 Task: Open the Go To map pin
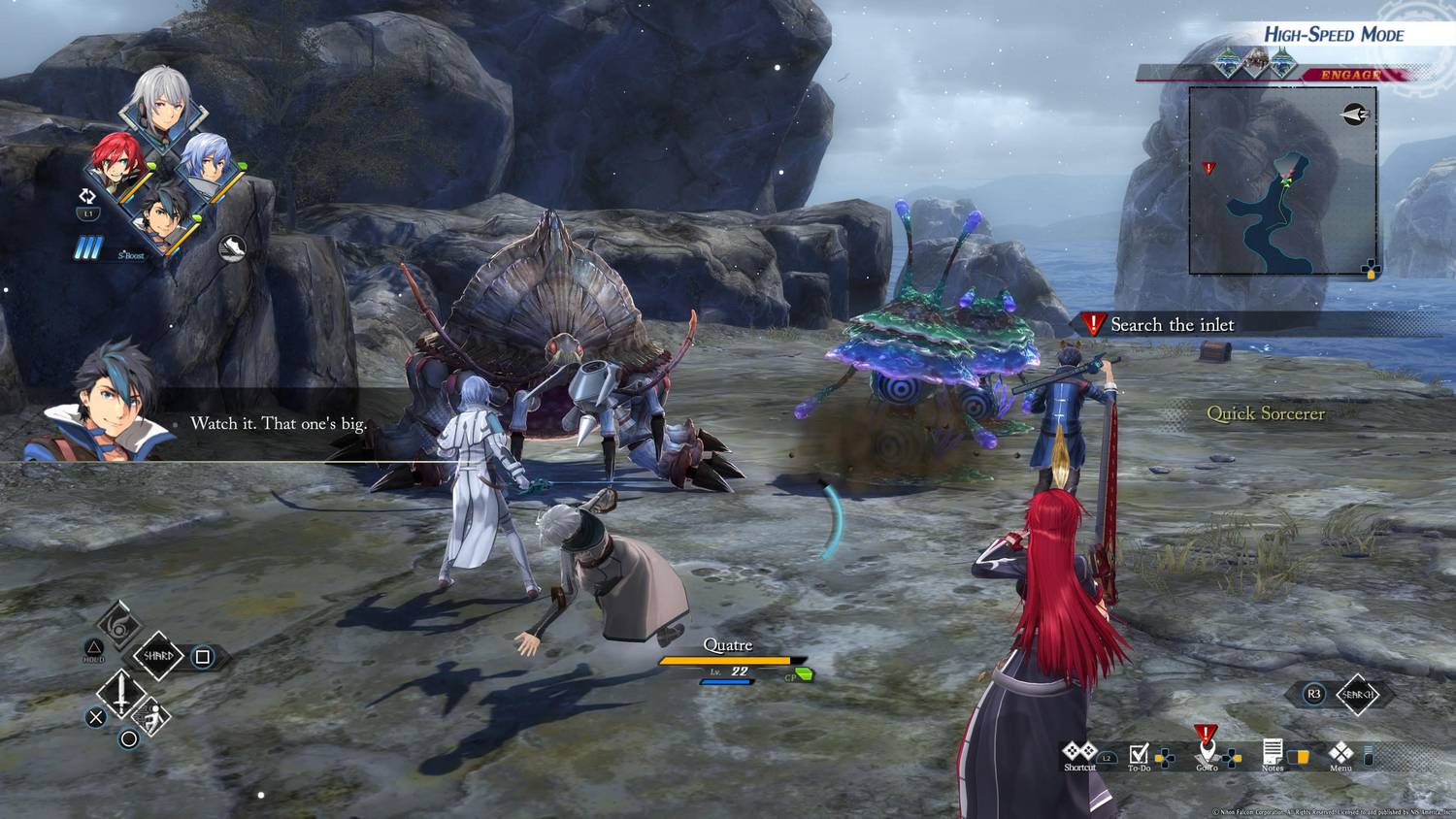1207,752
